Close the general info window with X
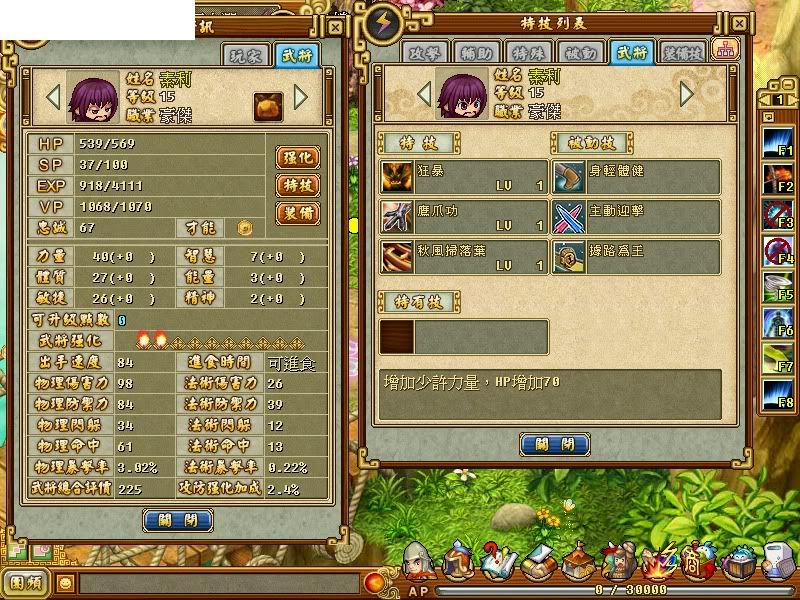This screenshot has height=600, width=800. [335, 29]
